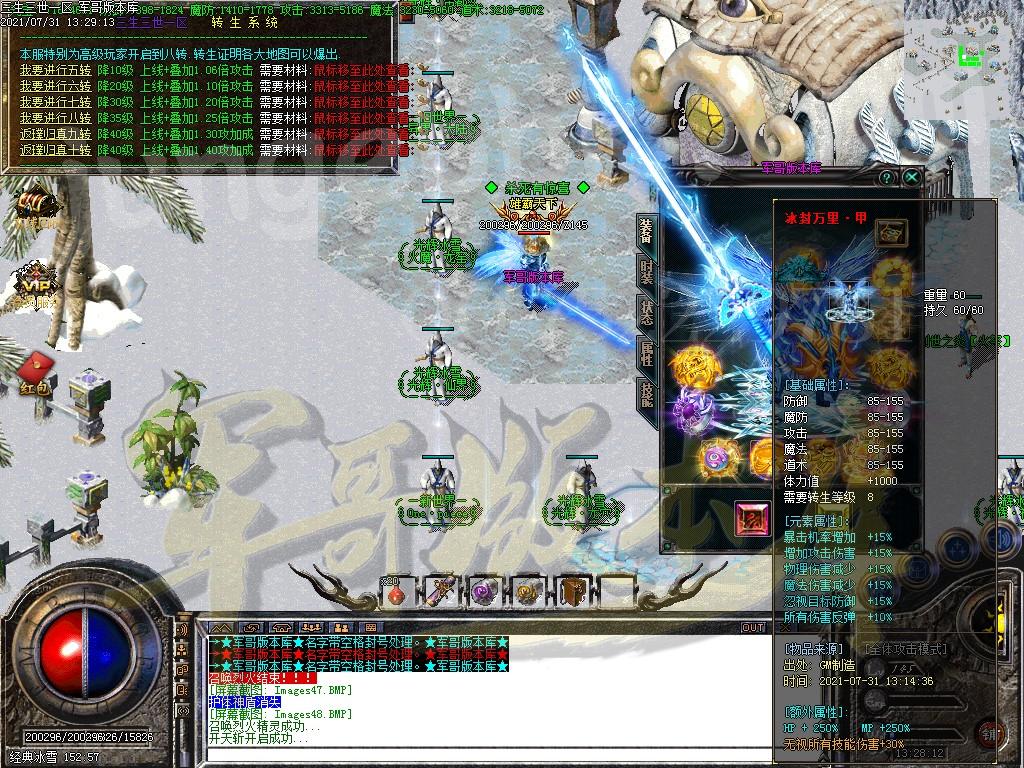Open the treasure chest icon
This screenshot has width=1024, height=768.
[33, 207]
